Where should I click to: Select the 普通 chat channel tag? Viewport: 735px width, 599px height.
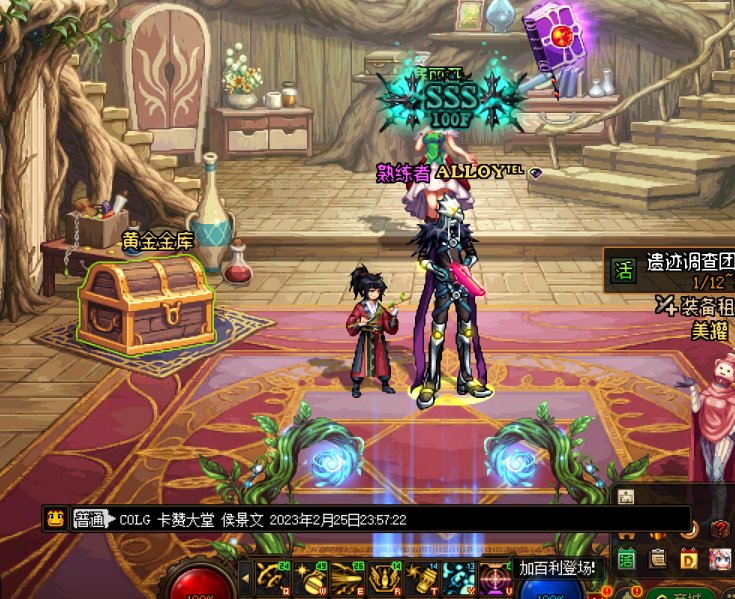pos(89,519)
